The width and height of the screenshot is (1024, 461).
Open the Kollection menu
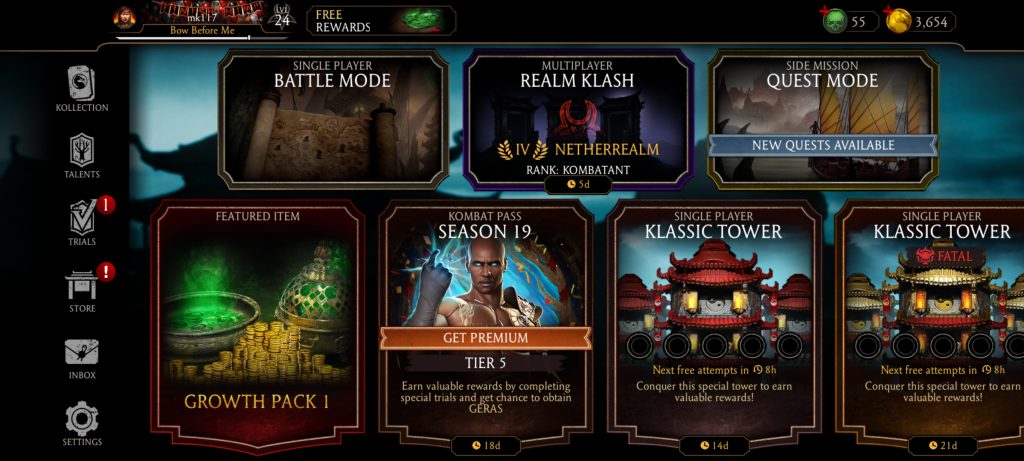(82, 88)
